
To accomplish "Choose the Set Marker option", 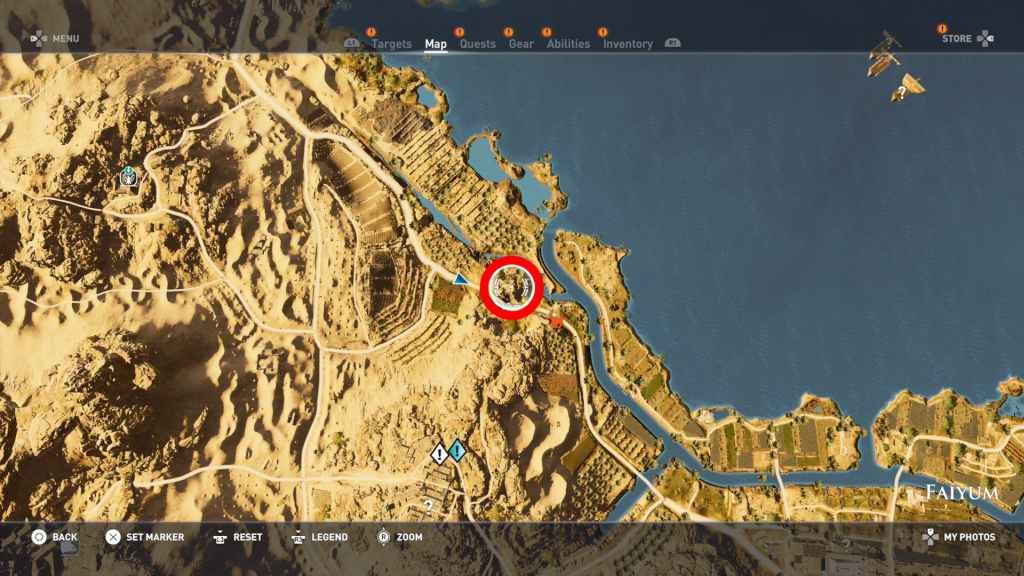I will tap(145, 537).
